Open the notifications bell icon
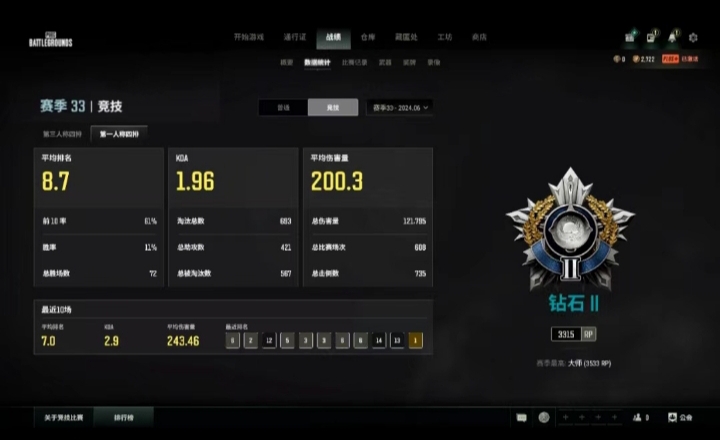This screenshot has height=440, width=720. [x=673, y=37]
